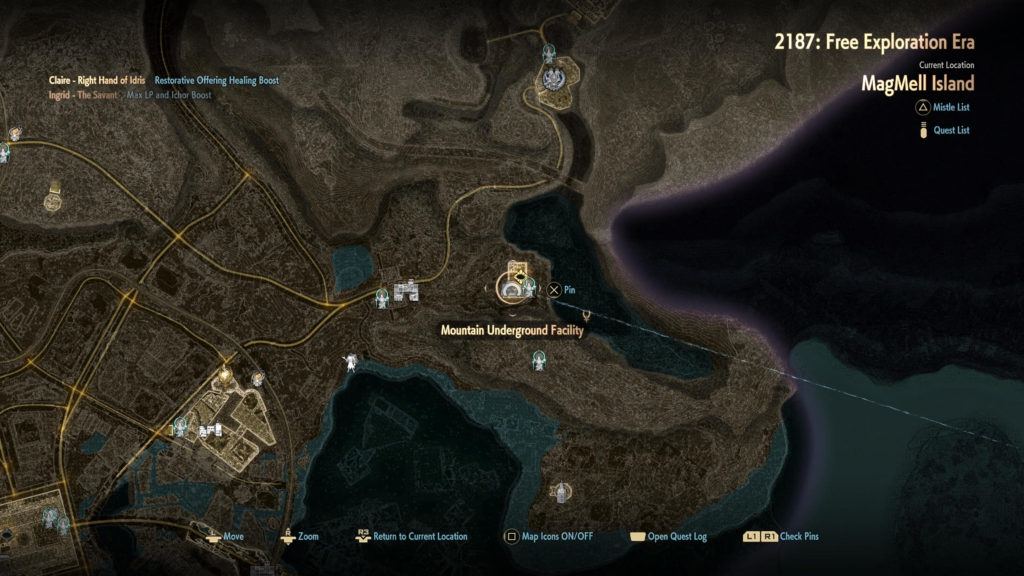
Task: Return to Current Location on map
Action: tap(411, 536)
